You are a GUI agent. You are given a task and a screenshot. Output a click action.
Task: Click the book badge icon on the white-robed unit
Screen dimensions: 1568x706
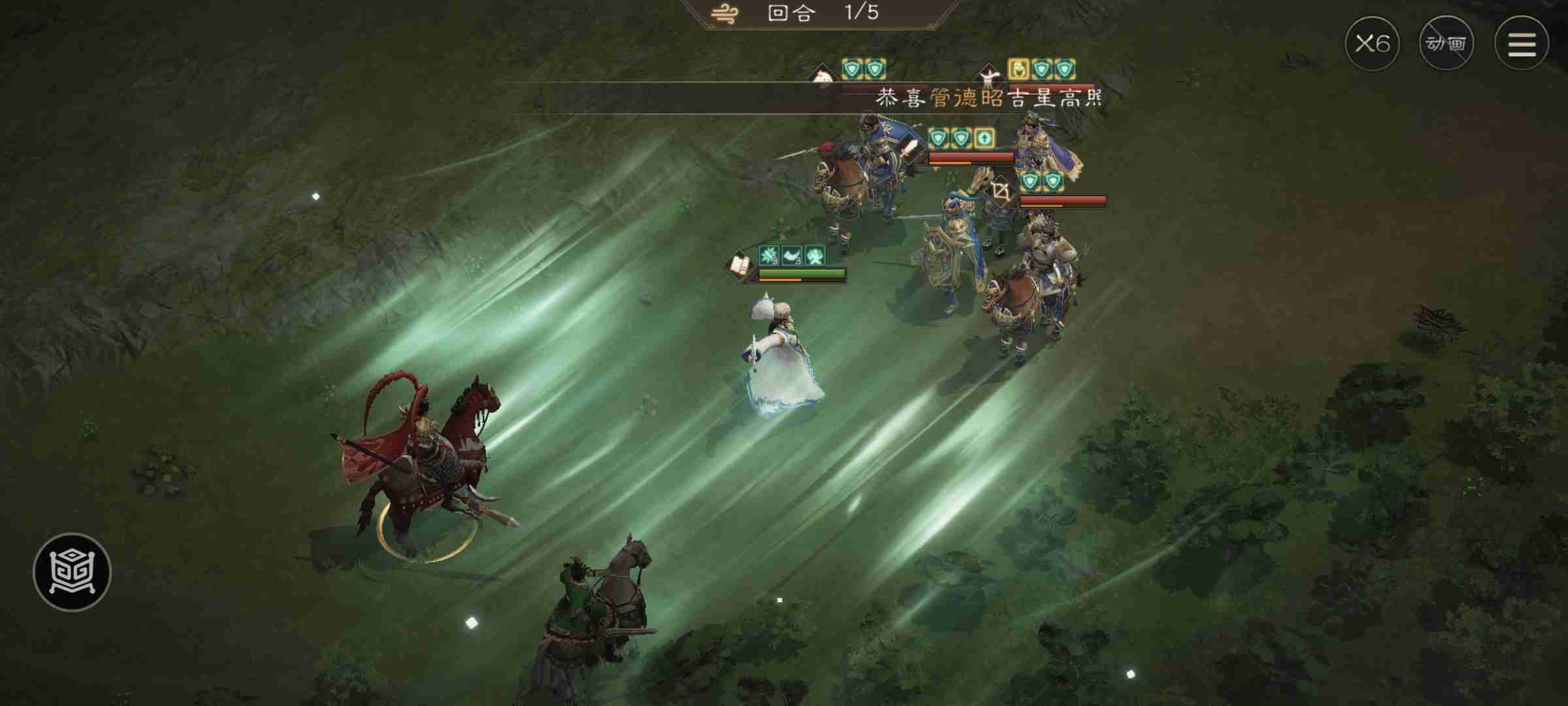(740, 266)
